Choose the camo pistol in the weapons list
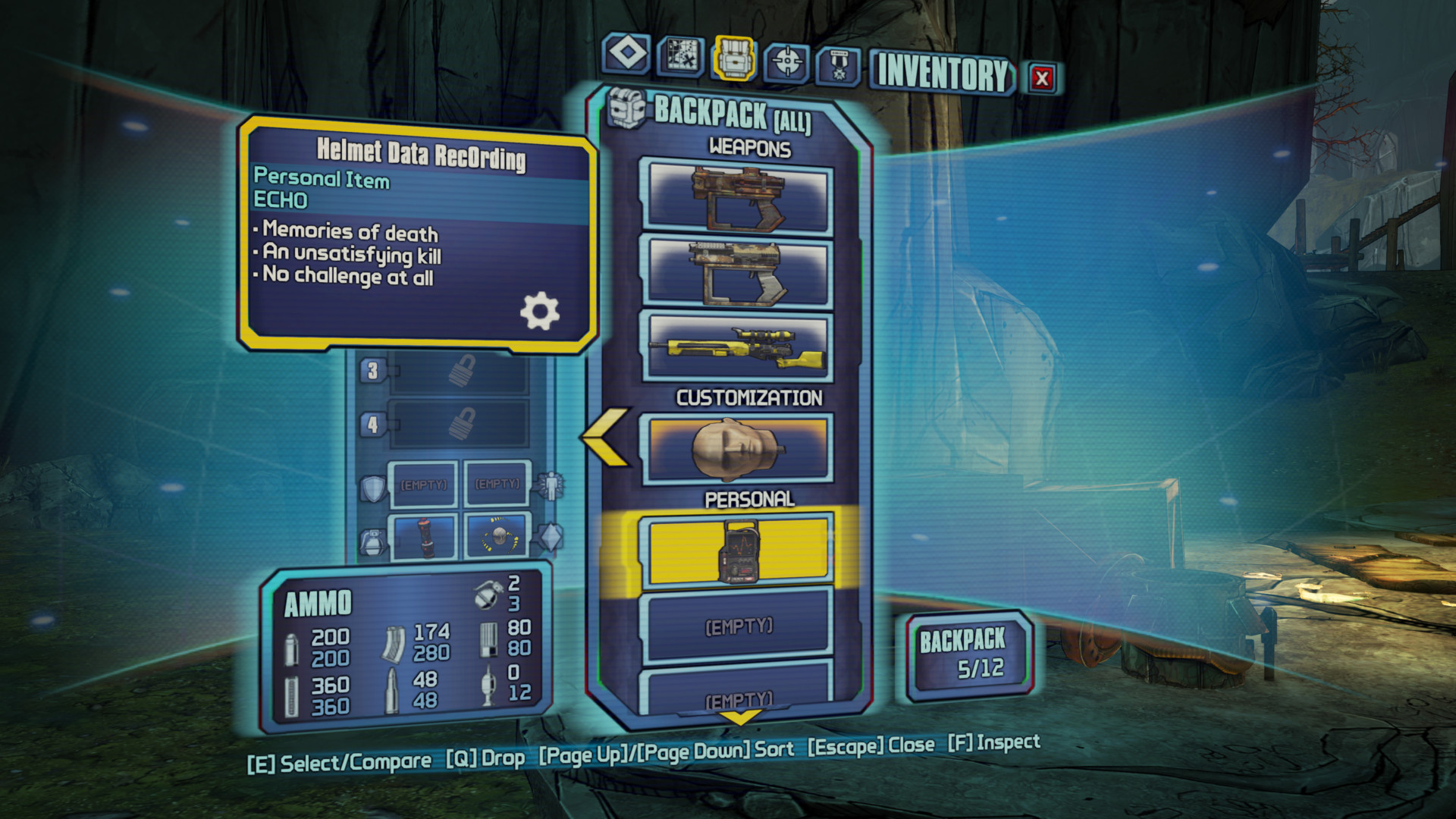This screenshot has width=1456, height=819. pos(737,271)
